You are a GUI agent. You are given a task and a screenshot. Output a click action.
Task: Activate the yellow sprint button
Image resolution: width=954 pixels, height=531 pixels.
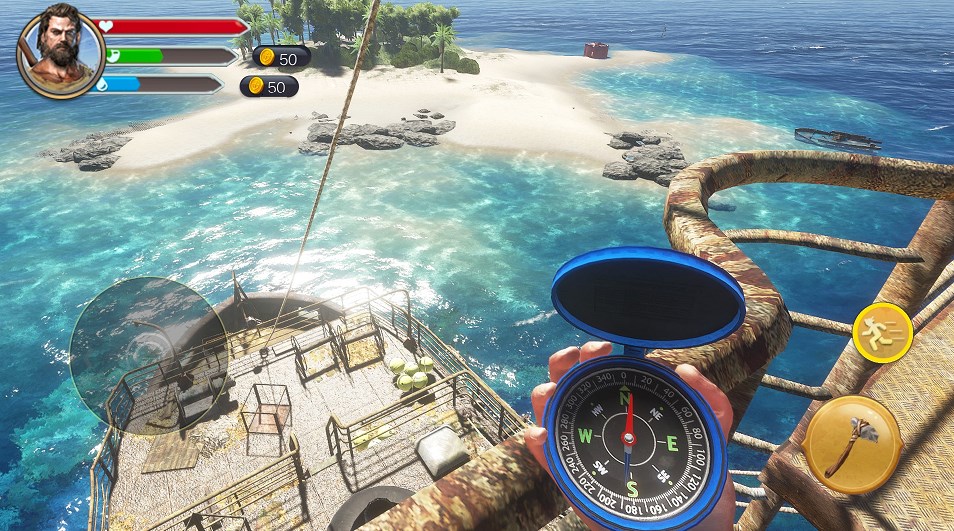tap(882, 332)
